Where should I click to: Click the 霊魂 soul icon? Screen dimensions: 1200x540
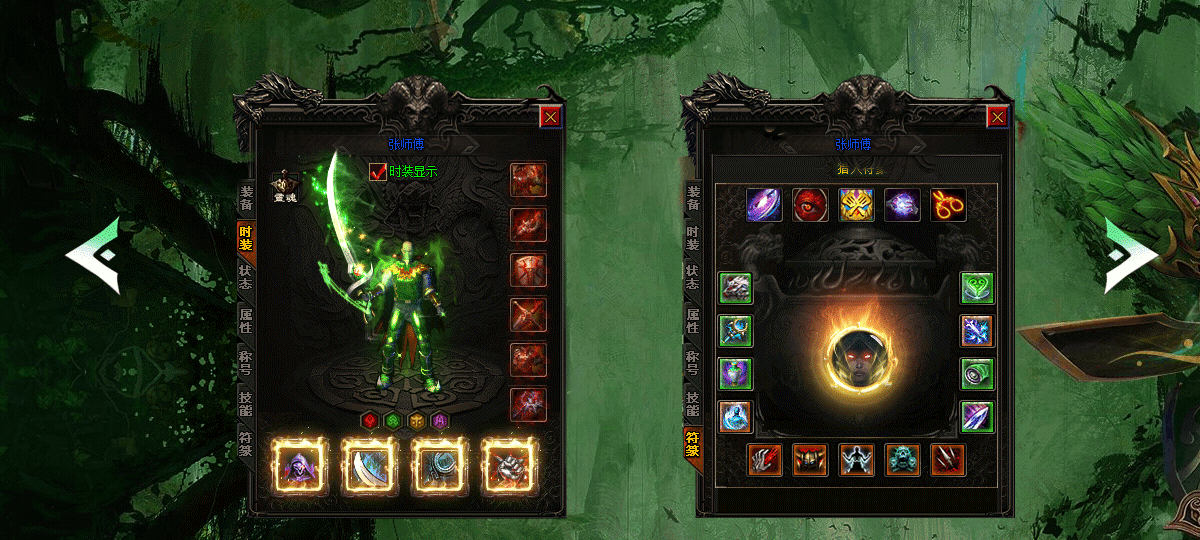pos(283,185)
